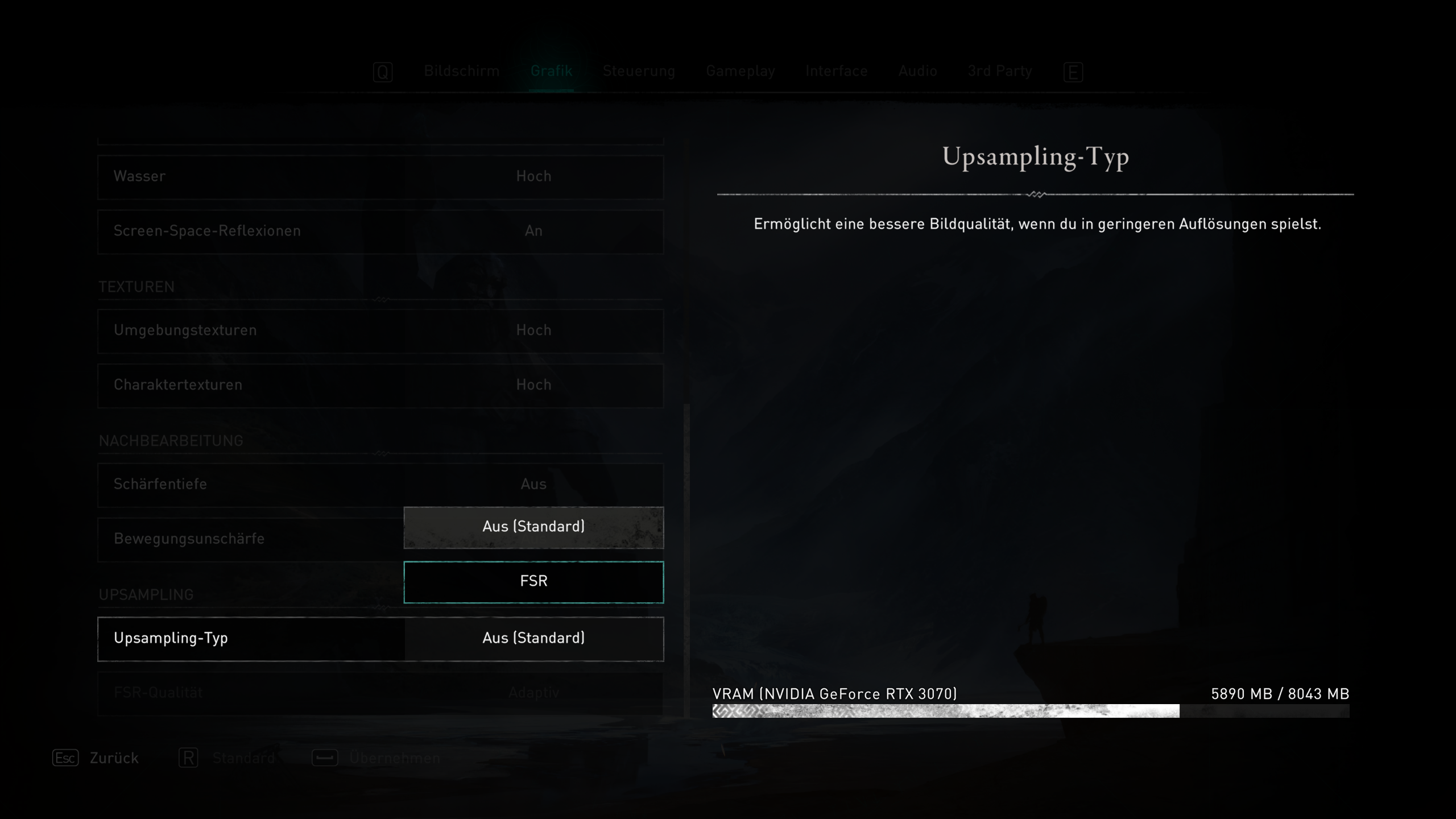Toggle the Screen-Space-Reflexionen setting
The image size is (1456, 819).
tap(380, 231)
